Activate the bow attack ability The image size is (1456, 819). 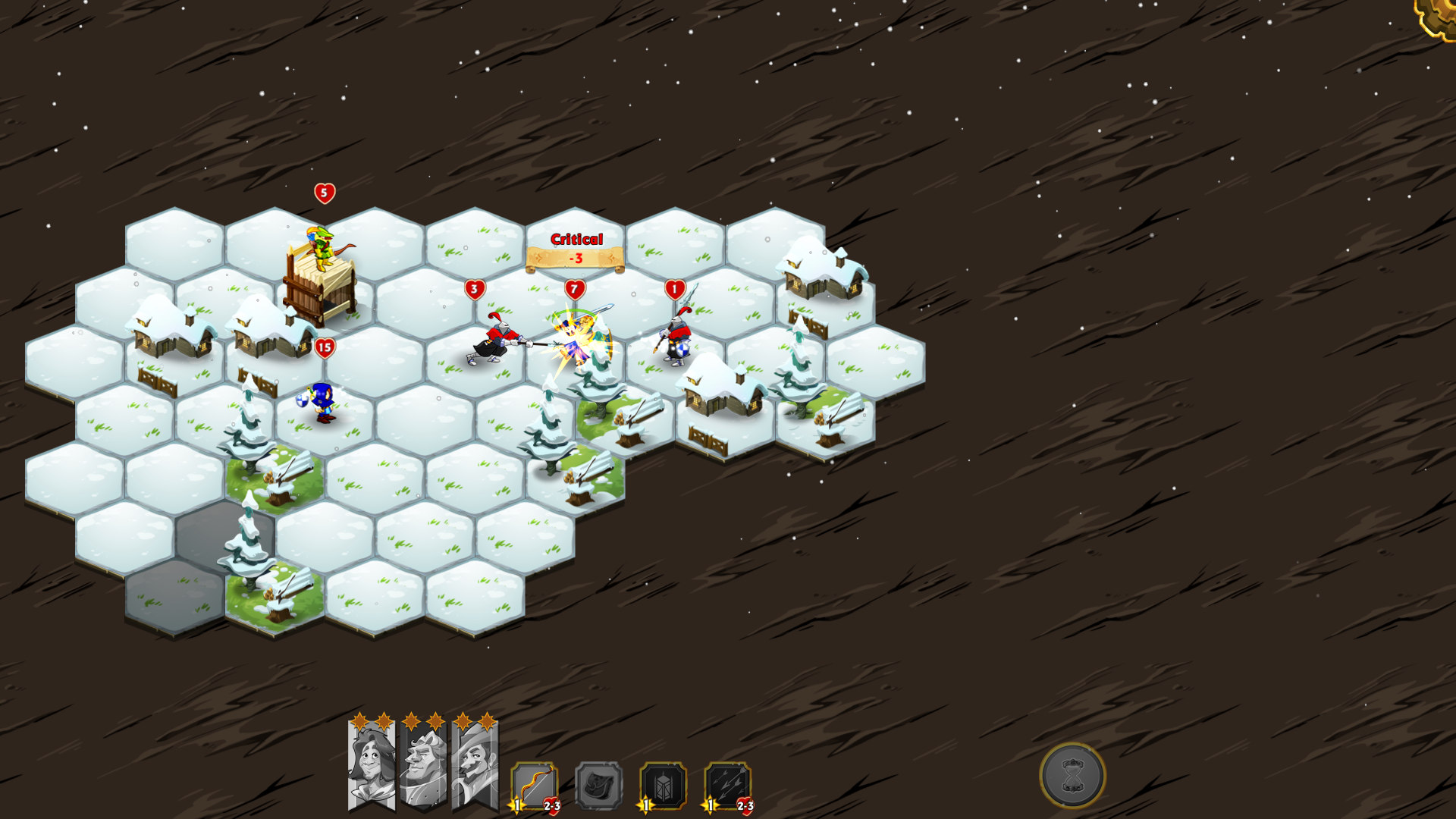point(535,786)
